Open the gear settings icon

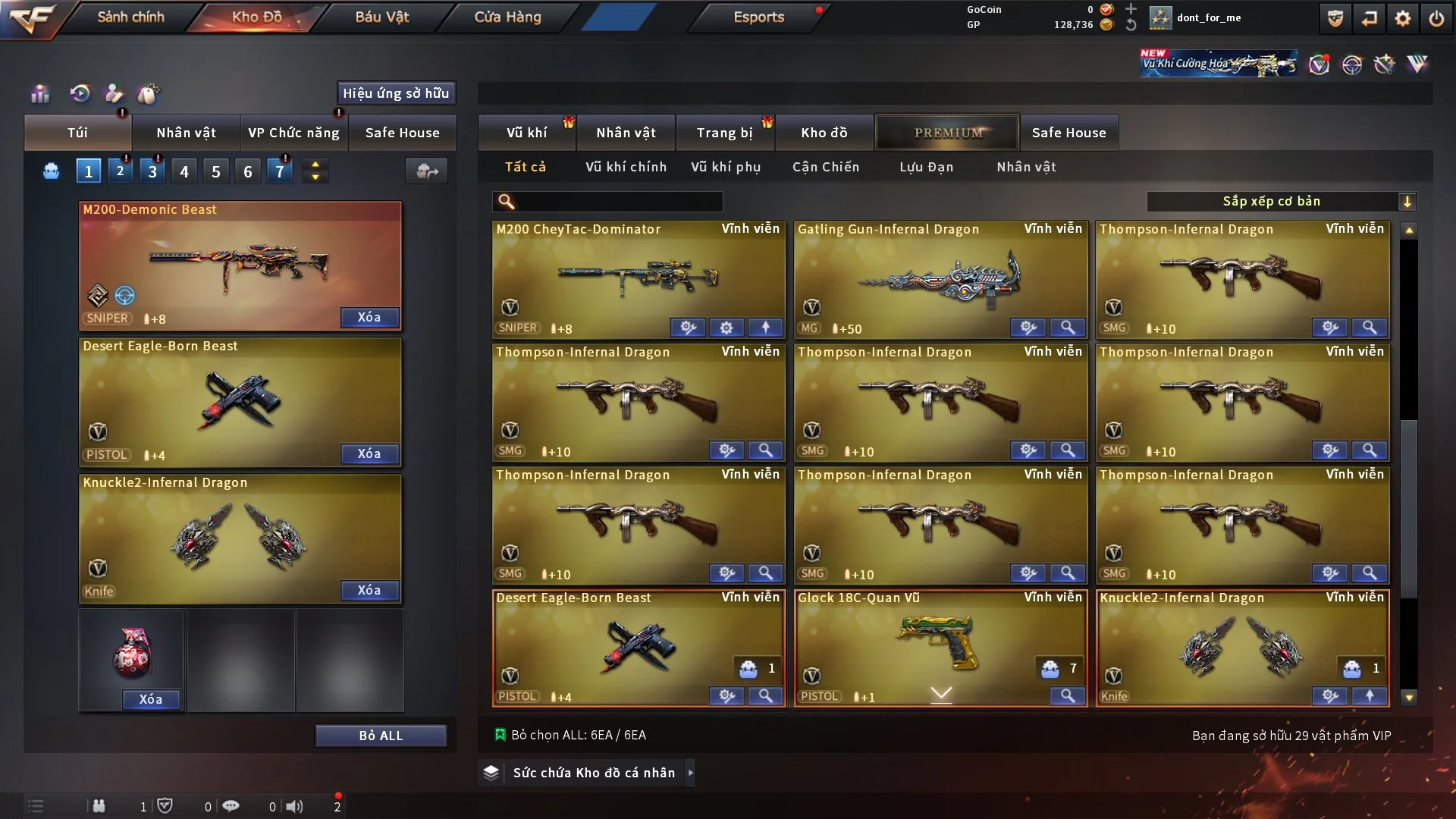click(x=1402, y=18)
